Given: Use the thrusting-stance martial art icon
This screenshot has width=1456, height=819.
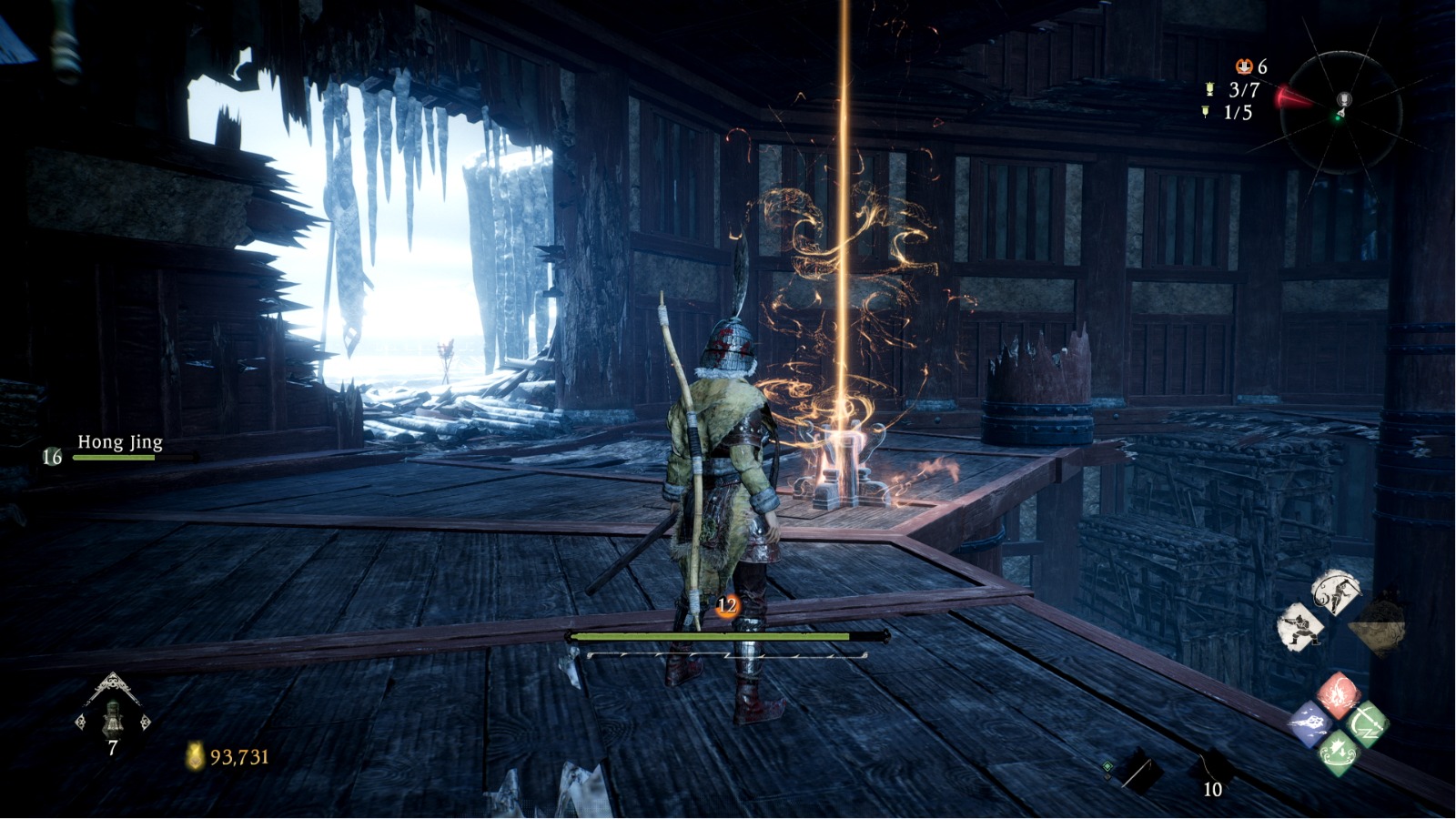Looking at the screenshot, I should pyautogui.click(x=1300, y=626).
